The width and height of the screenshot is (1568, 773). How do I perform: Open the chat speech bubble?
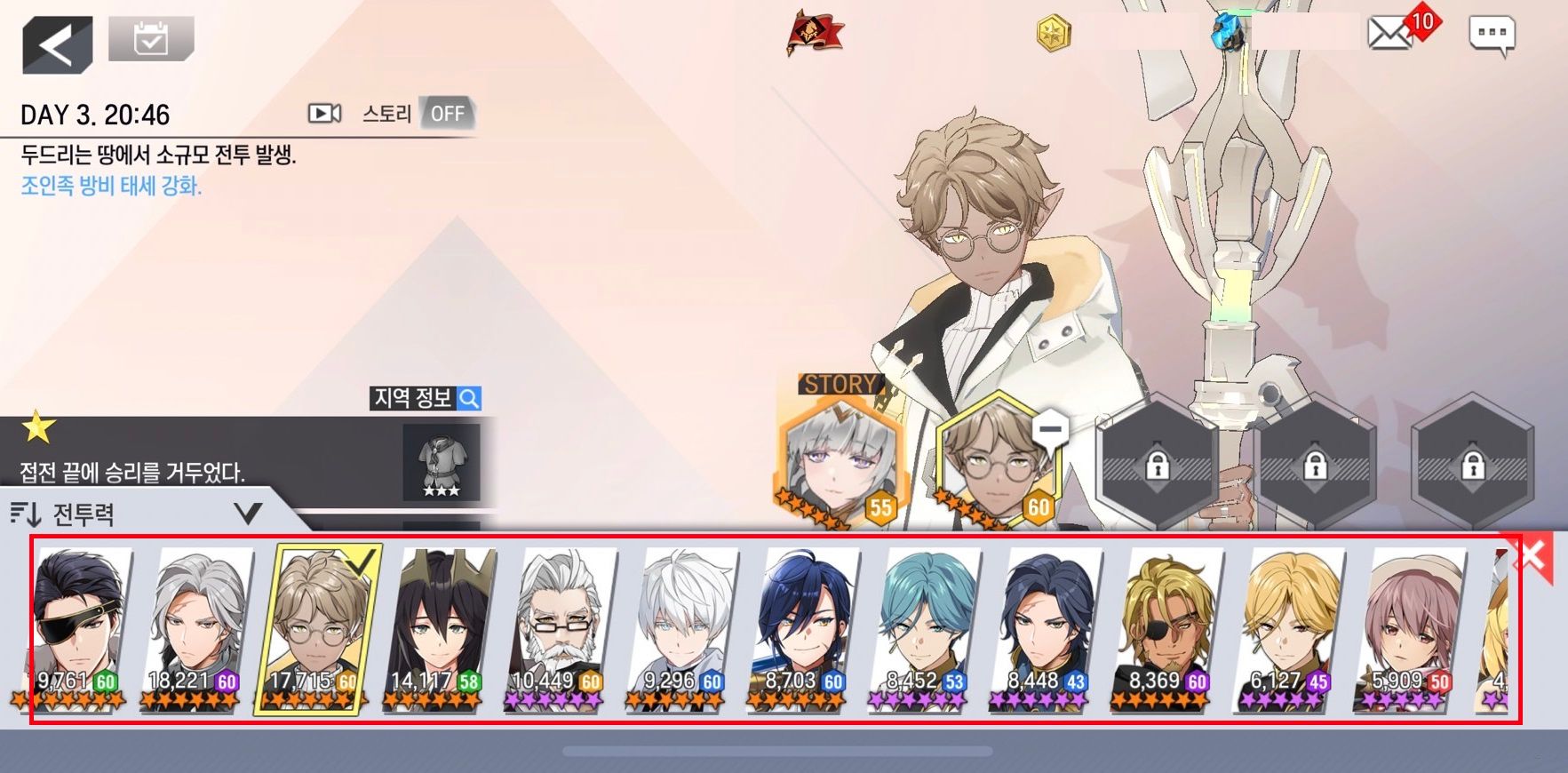1491,35
